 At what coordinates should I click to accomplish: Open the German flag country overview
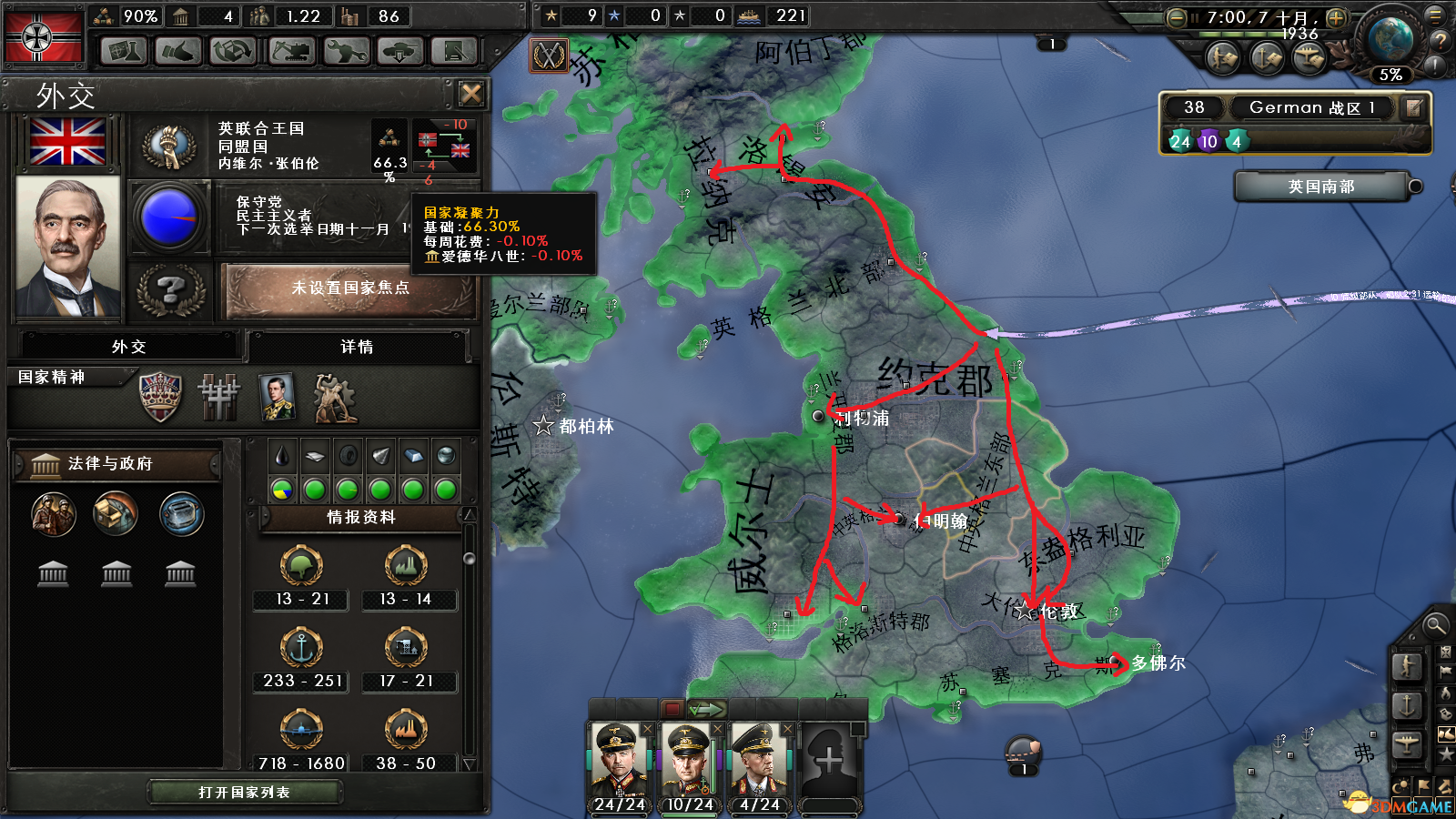click(x=43, y=36)
